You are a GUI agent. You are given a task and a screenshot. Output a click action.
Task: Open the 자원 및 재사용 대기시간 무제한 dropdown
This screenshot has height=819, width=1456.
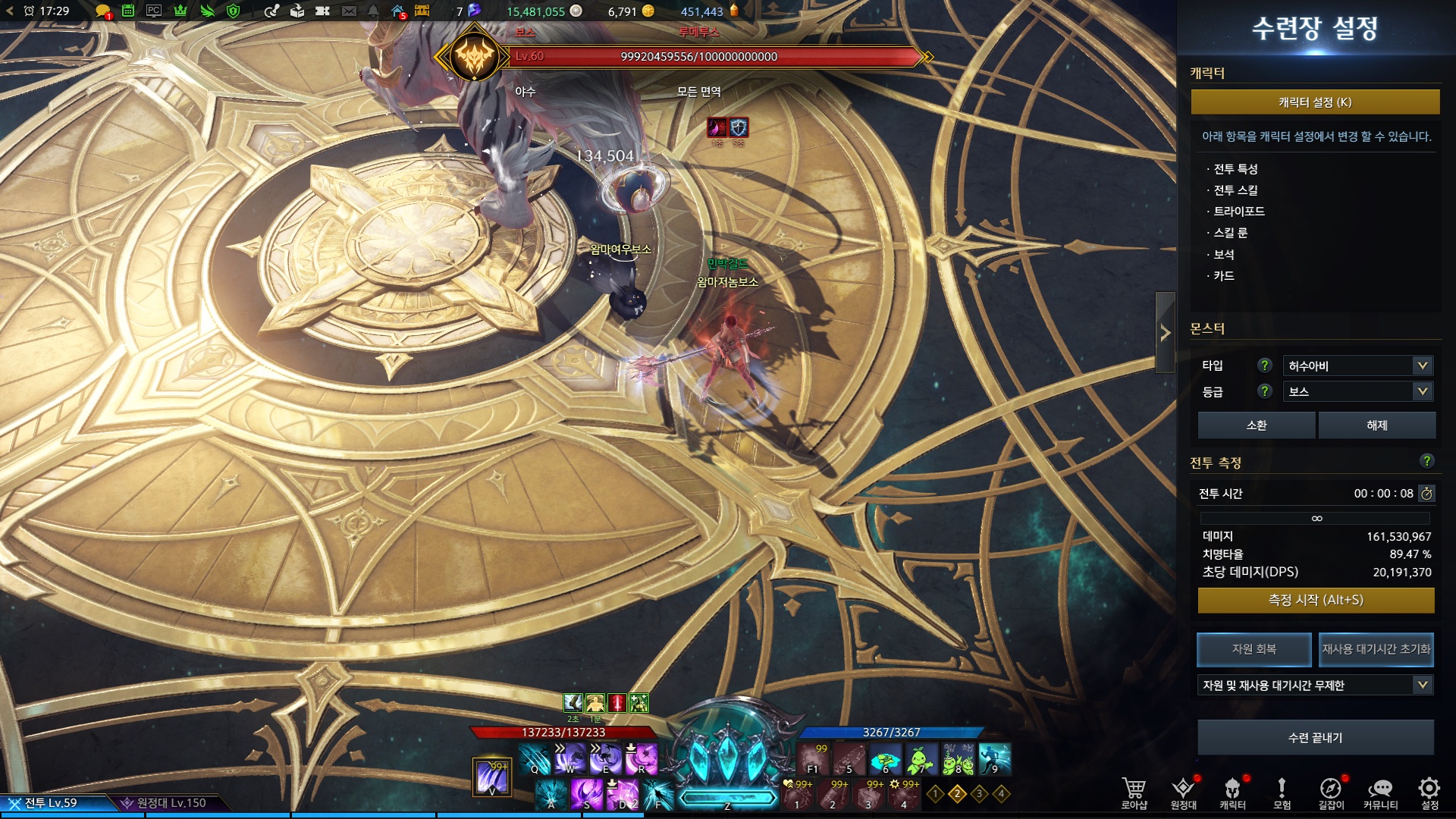click(x=1315, y=686)
